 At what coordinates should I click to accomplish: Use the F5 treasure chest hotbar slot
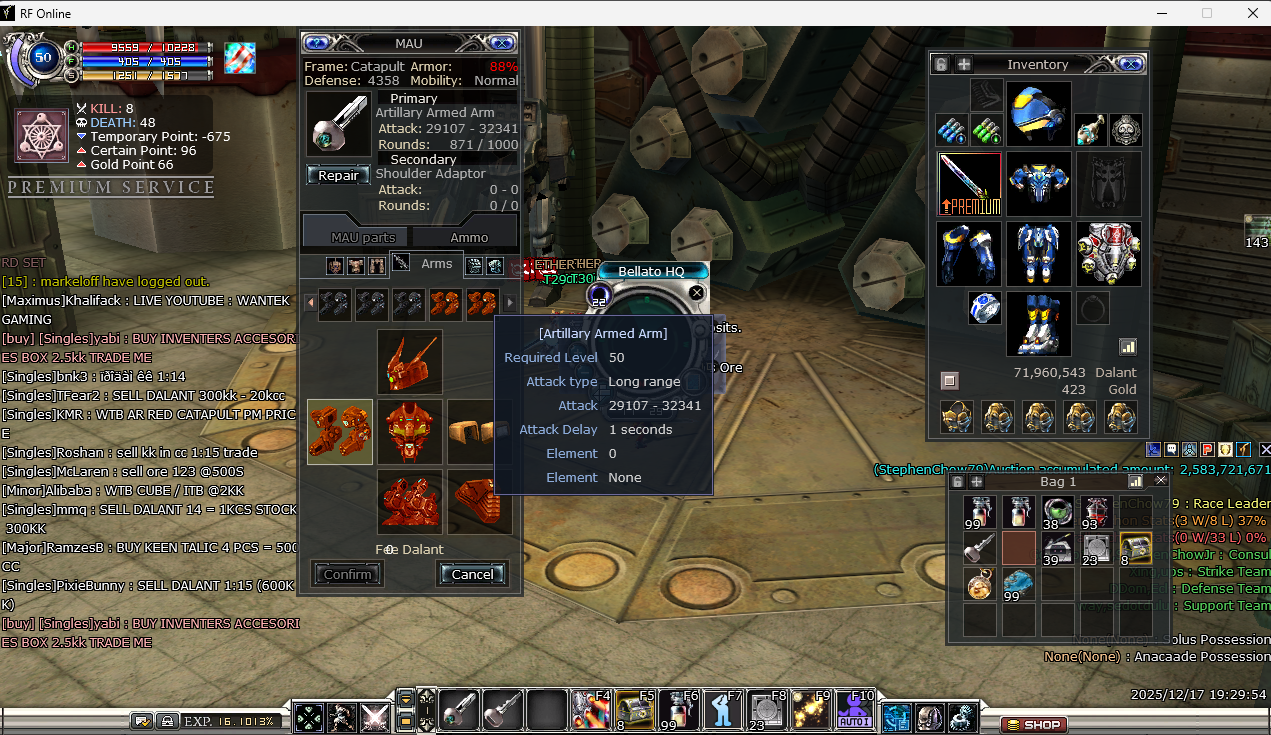pos(634,711)
